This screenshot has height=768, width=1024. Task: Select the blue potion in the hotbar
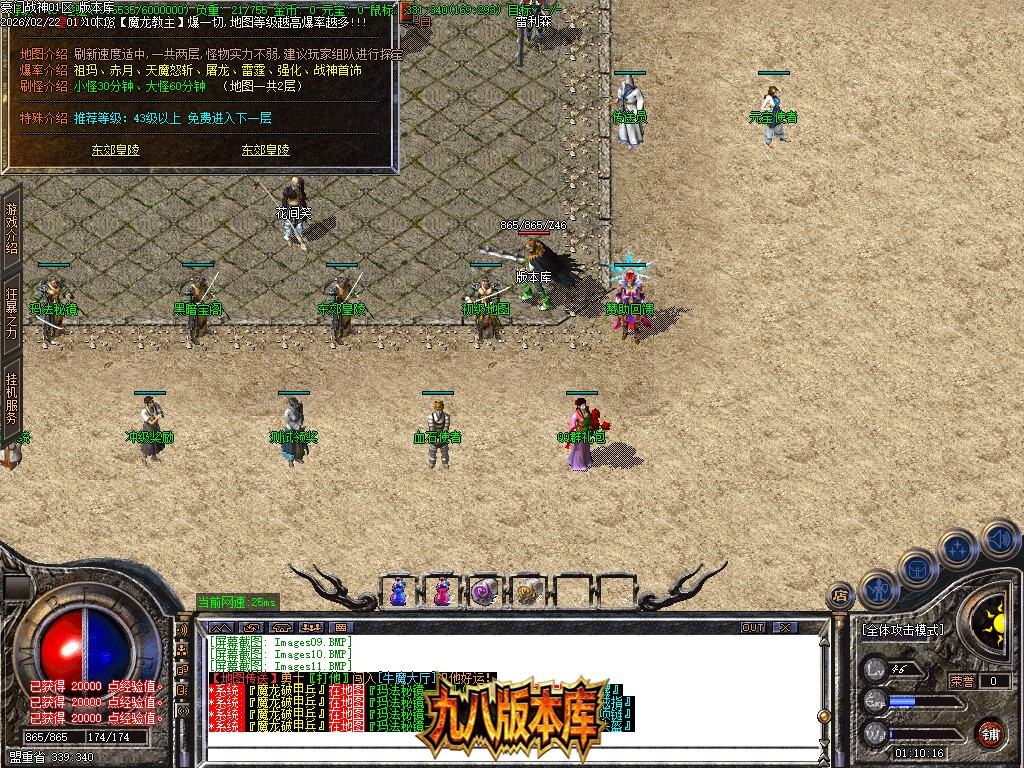(398, 591)
